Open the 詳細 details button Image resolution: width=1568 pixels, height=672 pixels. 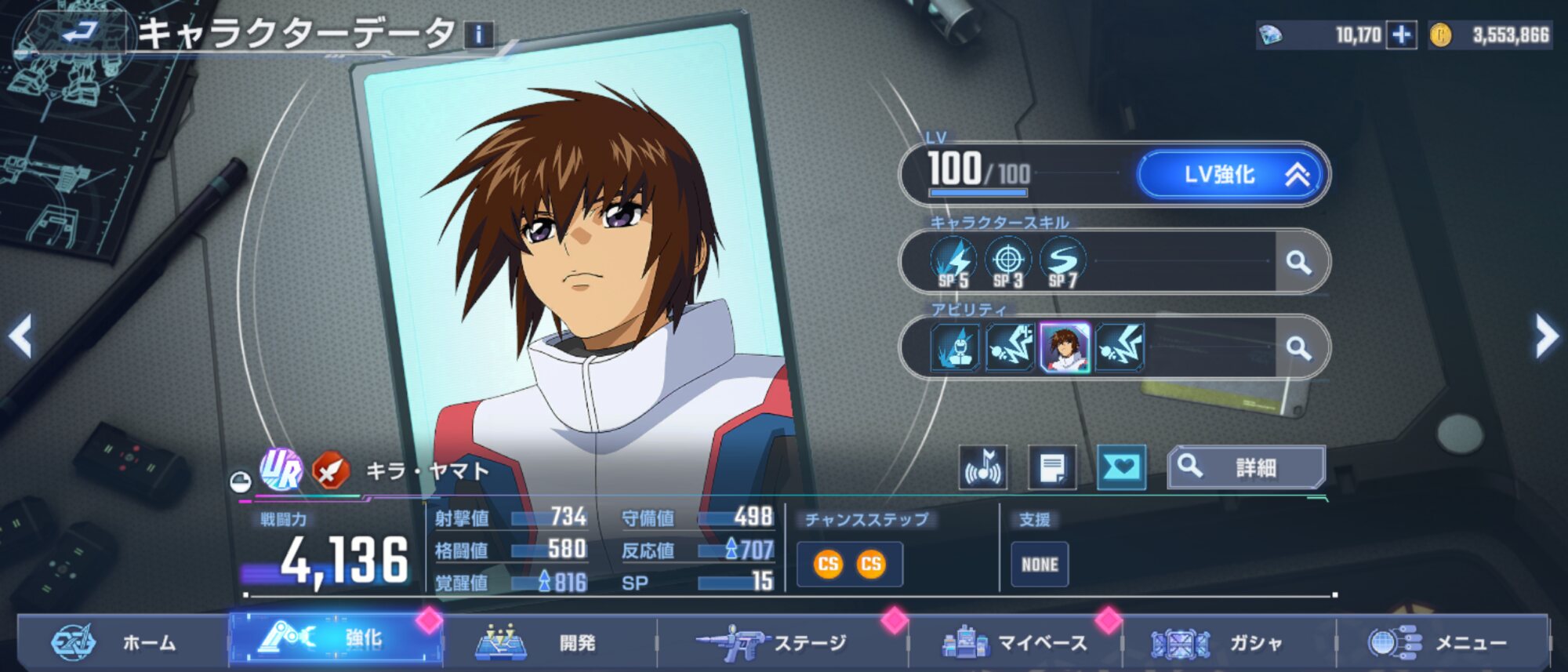click(x=1246, y=467)
